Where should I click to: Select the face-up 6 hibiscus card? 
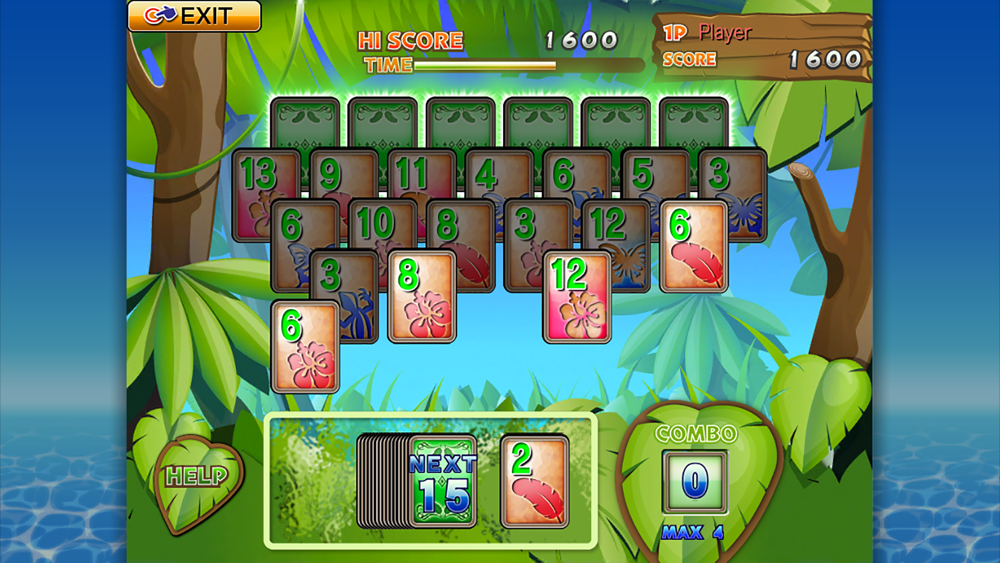pos(305,345)
